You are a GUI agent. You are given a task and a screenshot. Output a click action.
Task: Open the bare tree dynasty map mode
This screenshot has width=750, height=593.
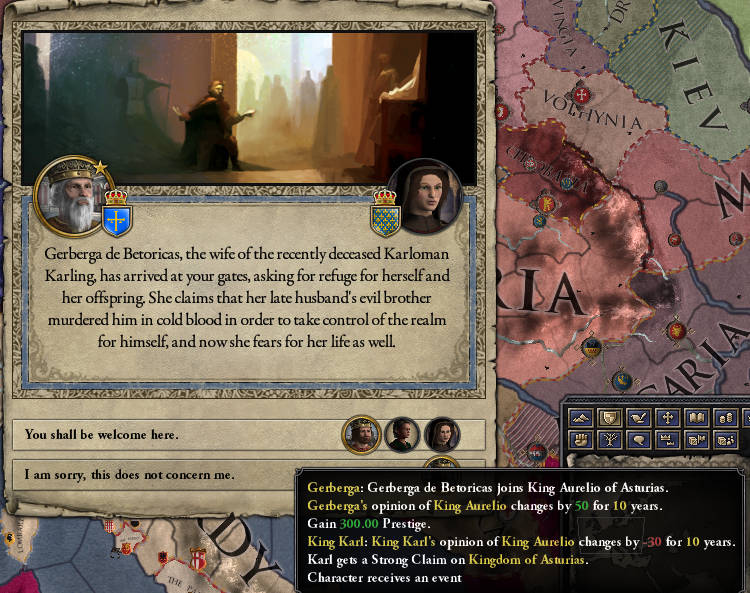pos(610,439)
